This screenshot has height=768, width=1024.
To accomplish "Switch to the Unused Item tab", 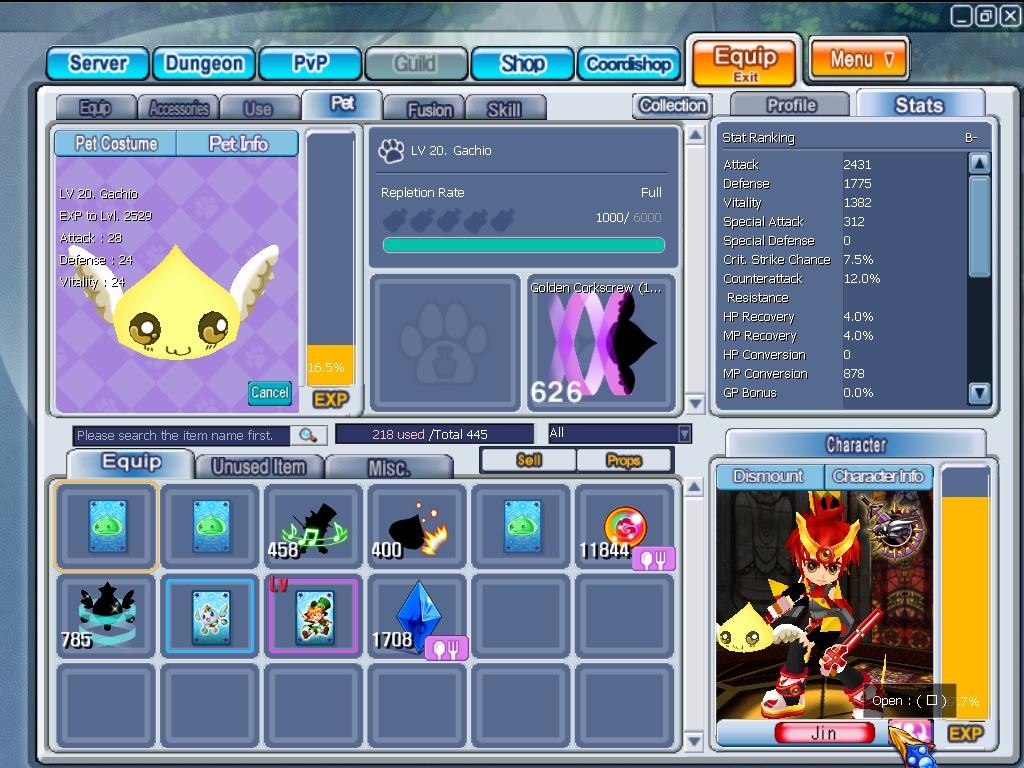I will [259, 466].
